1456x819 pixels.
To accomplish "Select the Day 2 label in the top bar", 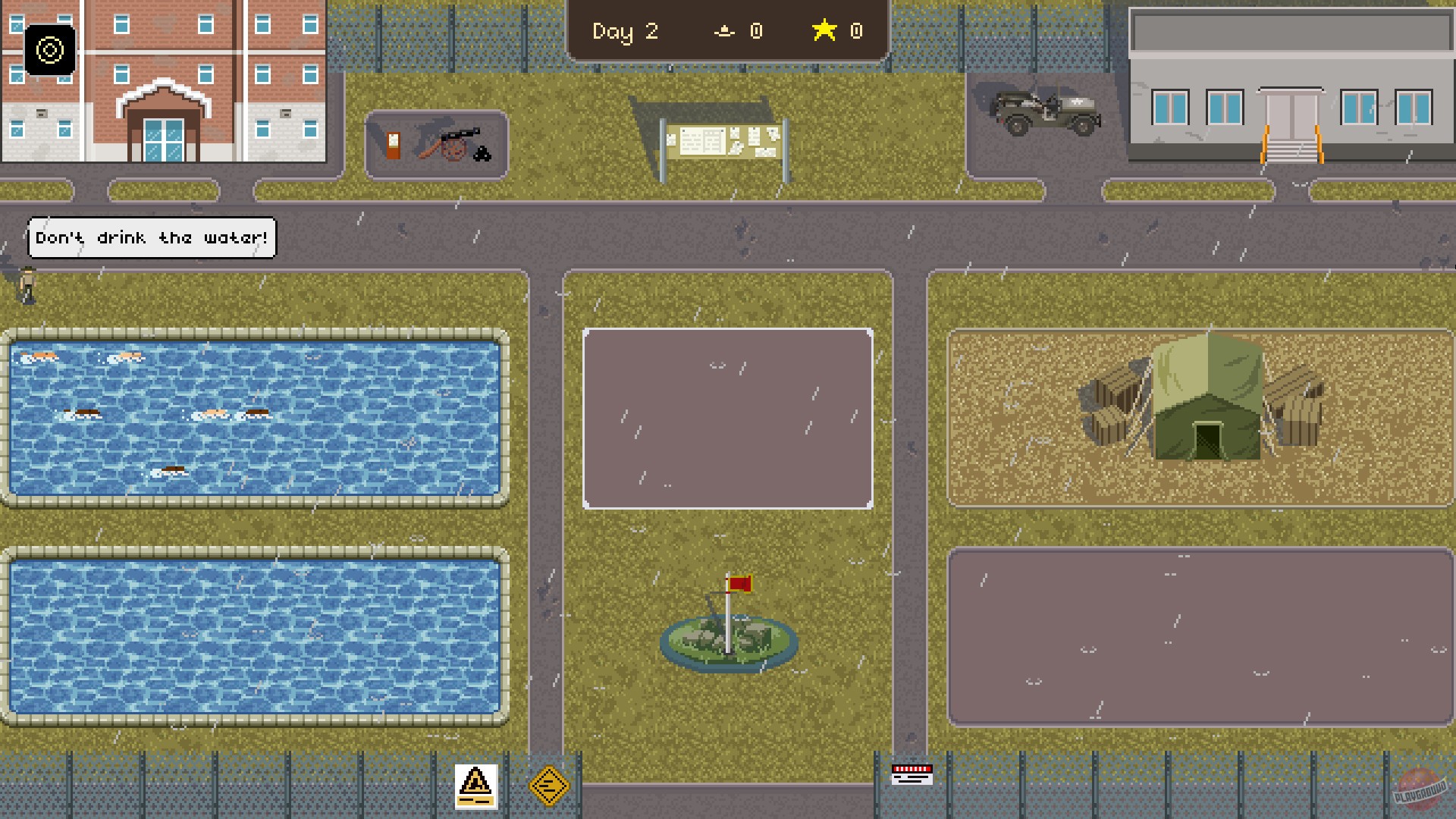I will point(625,32).
